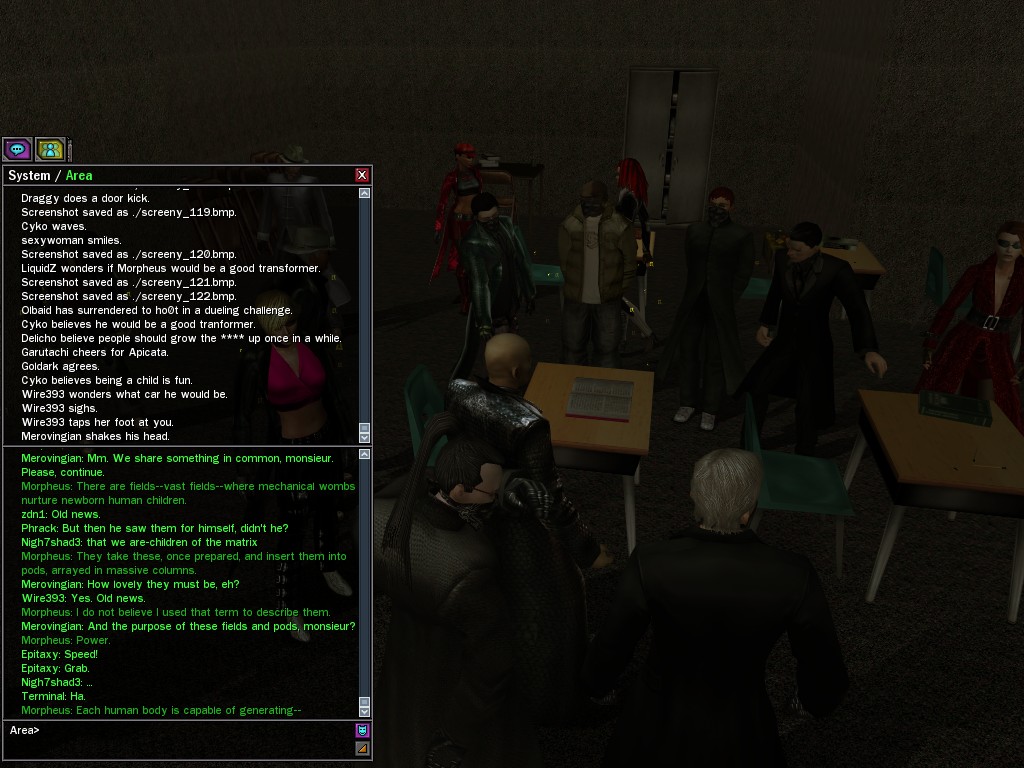
Task: Select the System chat header label
Action: [29, 176]
